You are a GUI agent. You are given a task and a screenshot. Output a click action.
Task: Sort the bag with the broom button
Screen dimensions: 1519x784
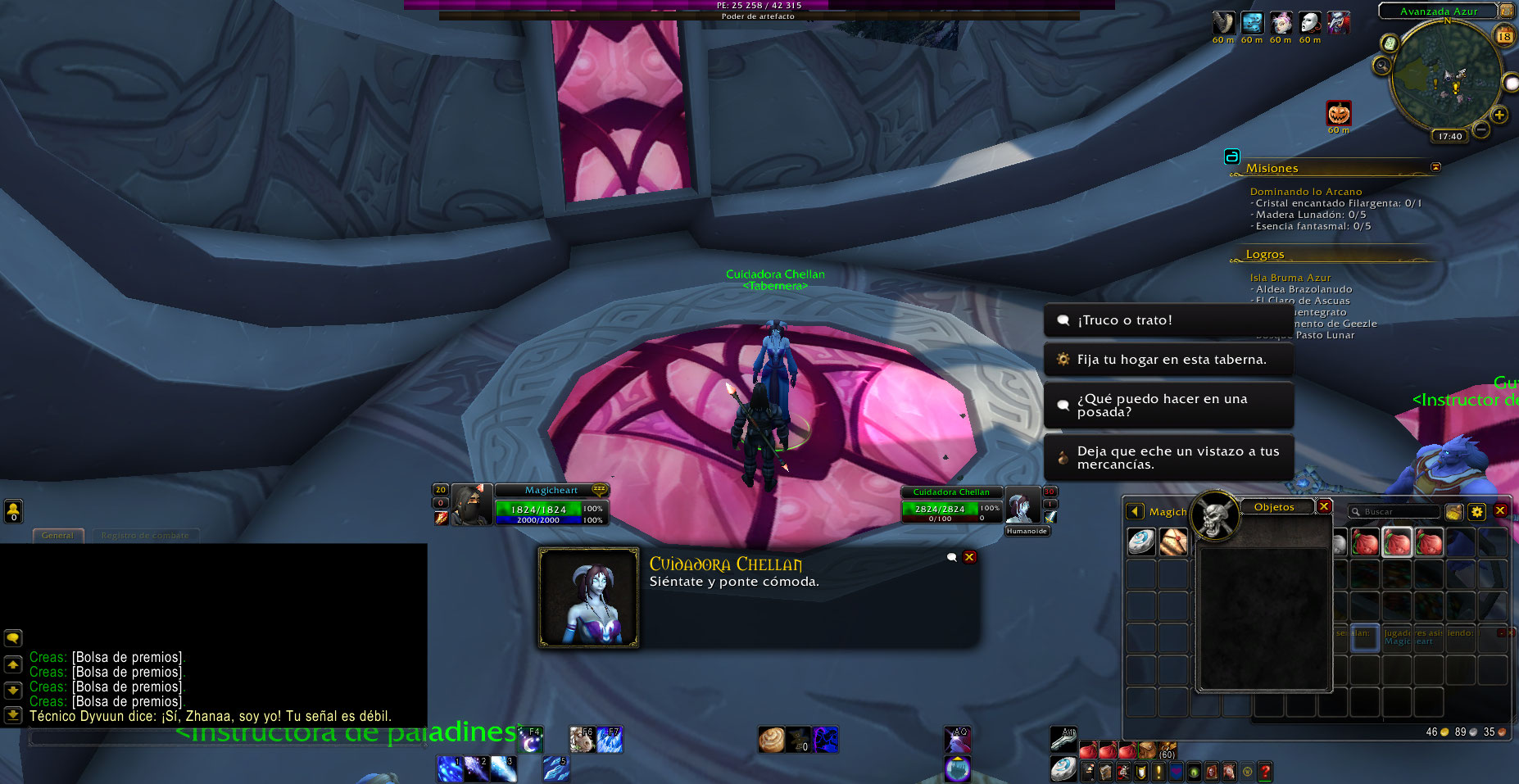[1454, 512]
